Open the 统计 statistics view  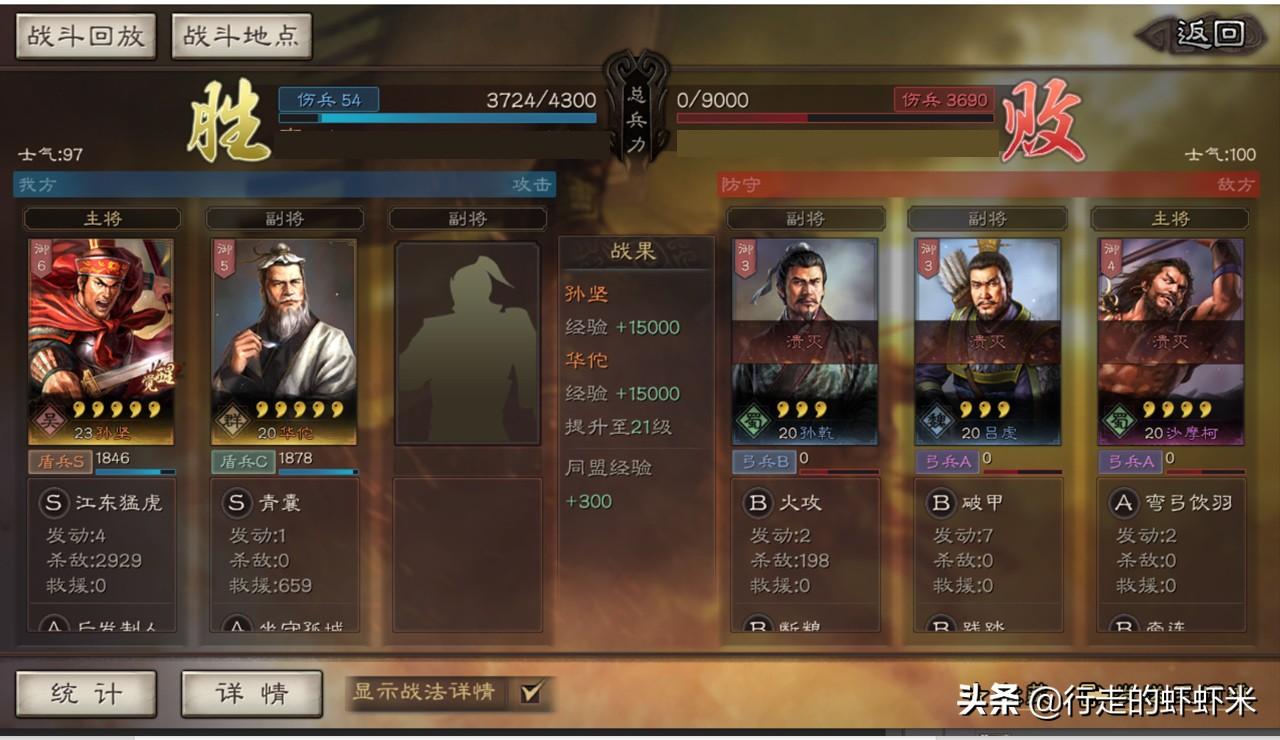86,693
